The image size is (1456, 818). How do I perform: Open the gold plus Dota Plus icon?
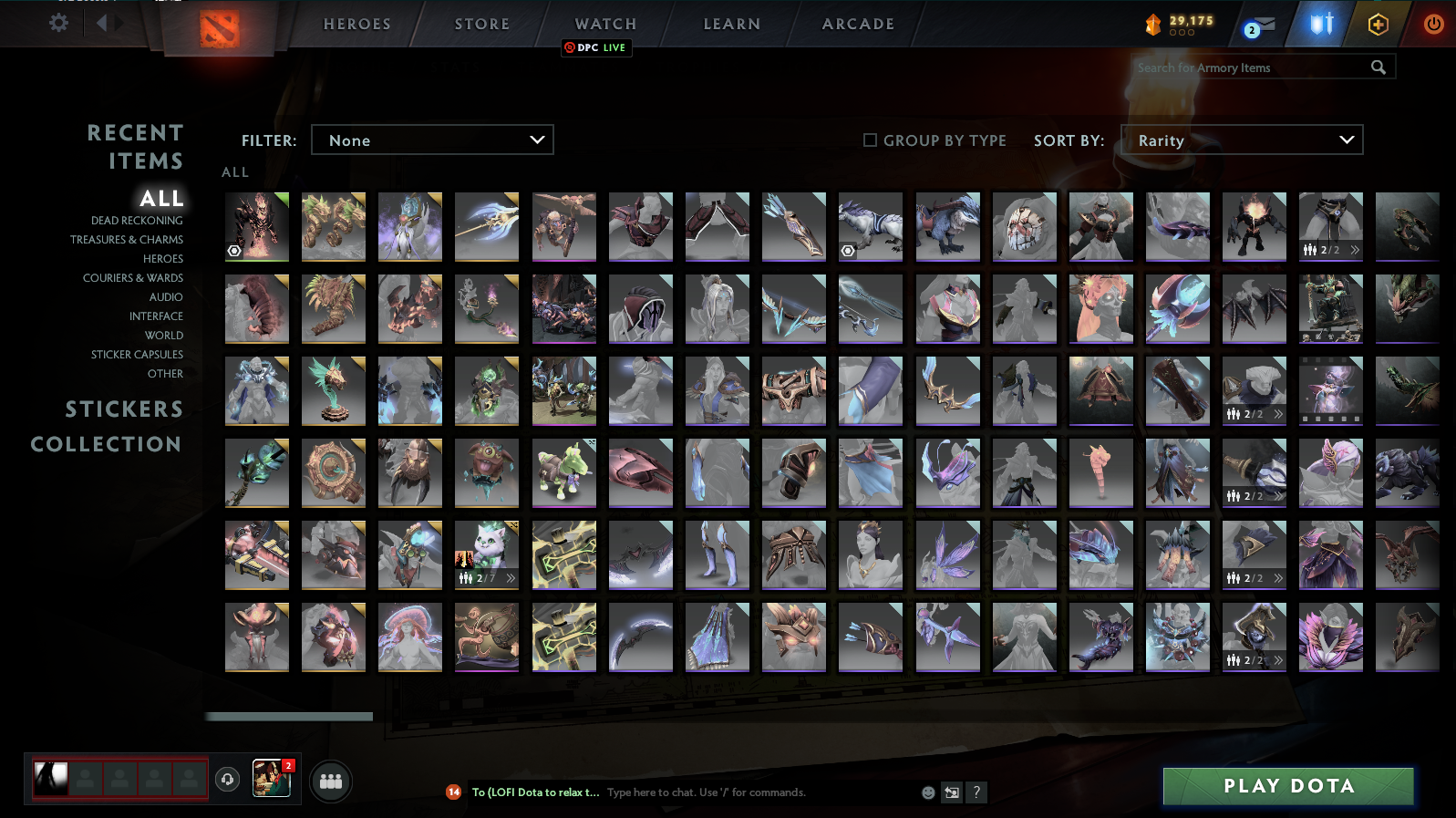pyautogui.click(x=1379, y=25)
